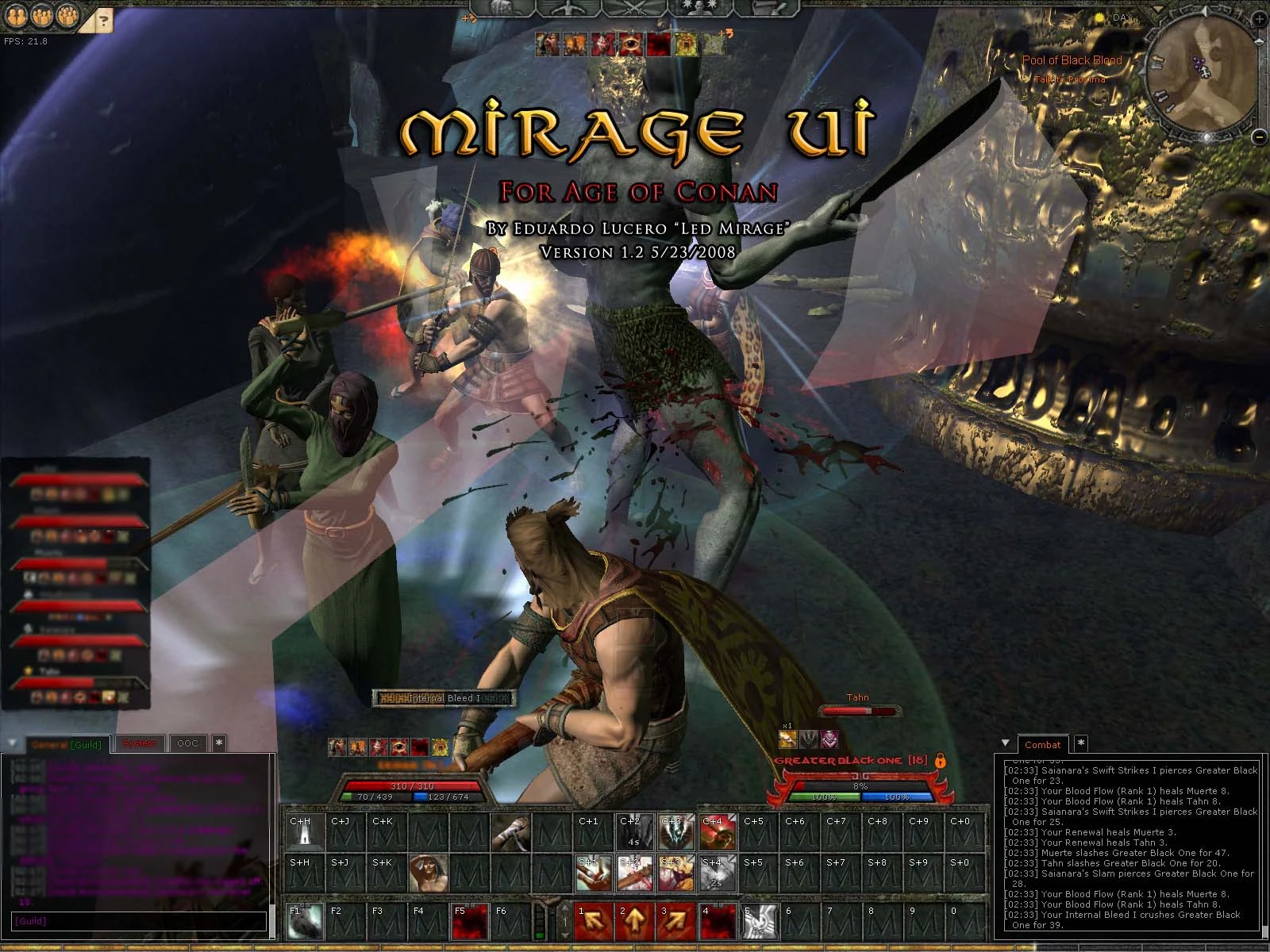Activate the upper-left attack arrow in slot 1
1270x952 pixels.
[593, 921]
